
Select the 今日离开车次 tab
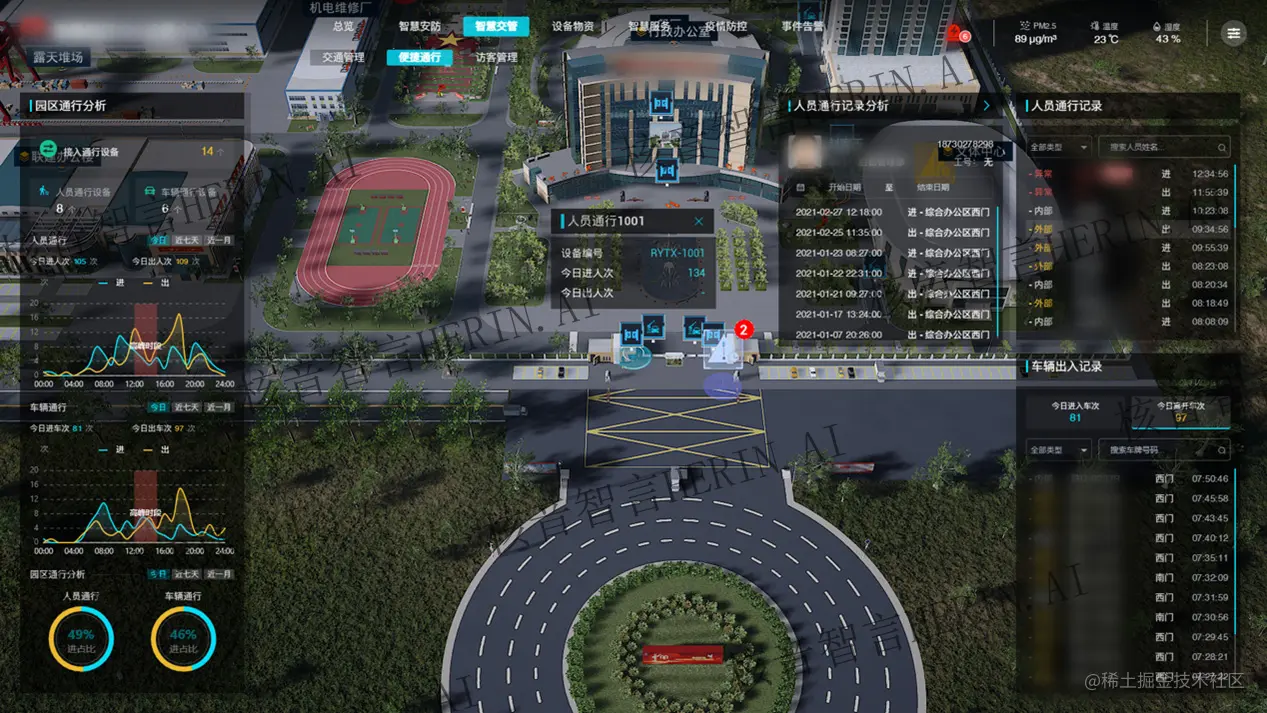1181,411
